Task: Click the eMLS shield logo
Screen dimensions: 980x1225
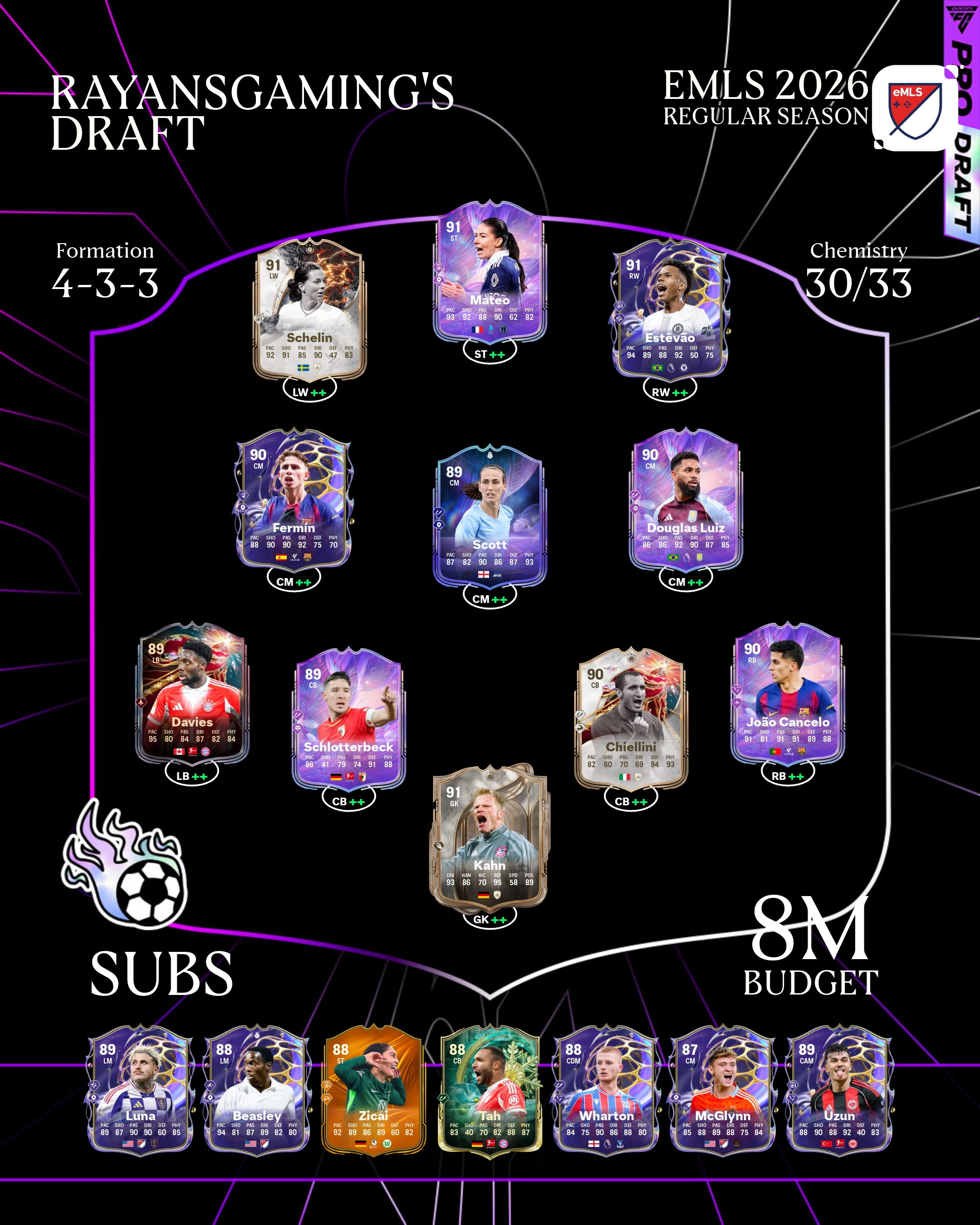Action: tap(915, 108)
